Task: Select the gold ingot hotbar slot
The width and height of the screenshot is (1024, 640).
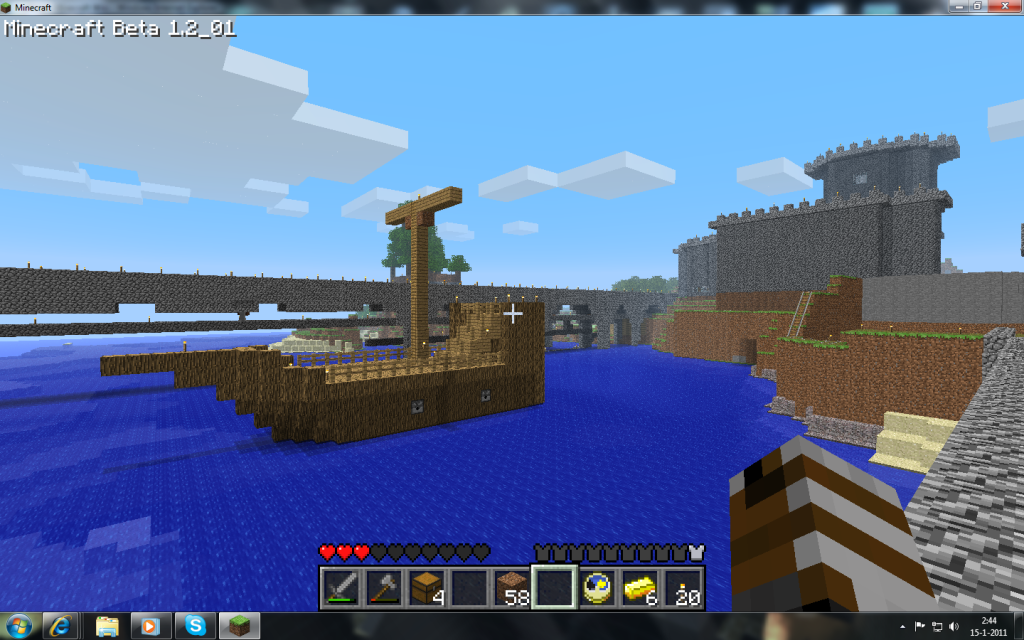Action: (641, 587)
